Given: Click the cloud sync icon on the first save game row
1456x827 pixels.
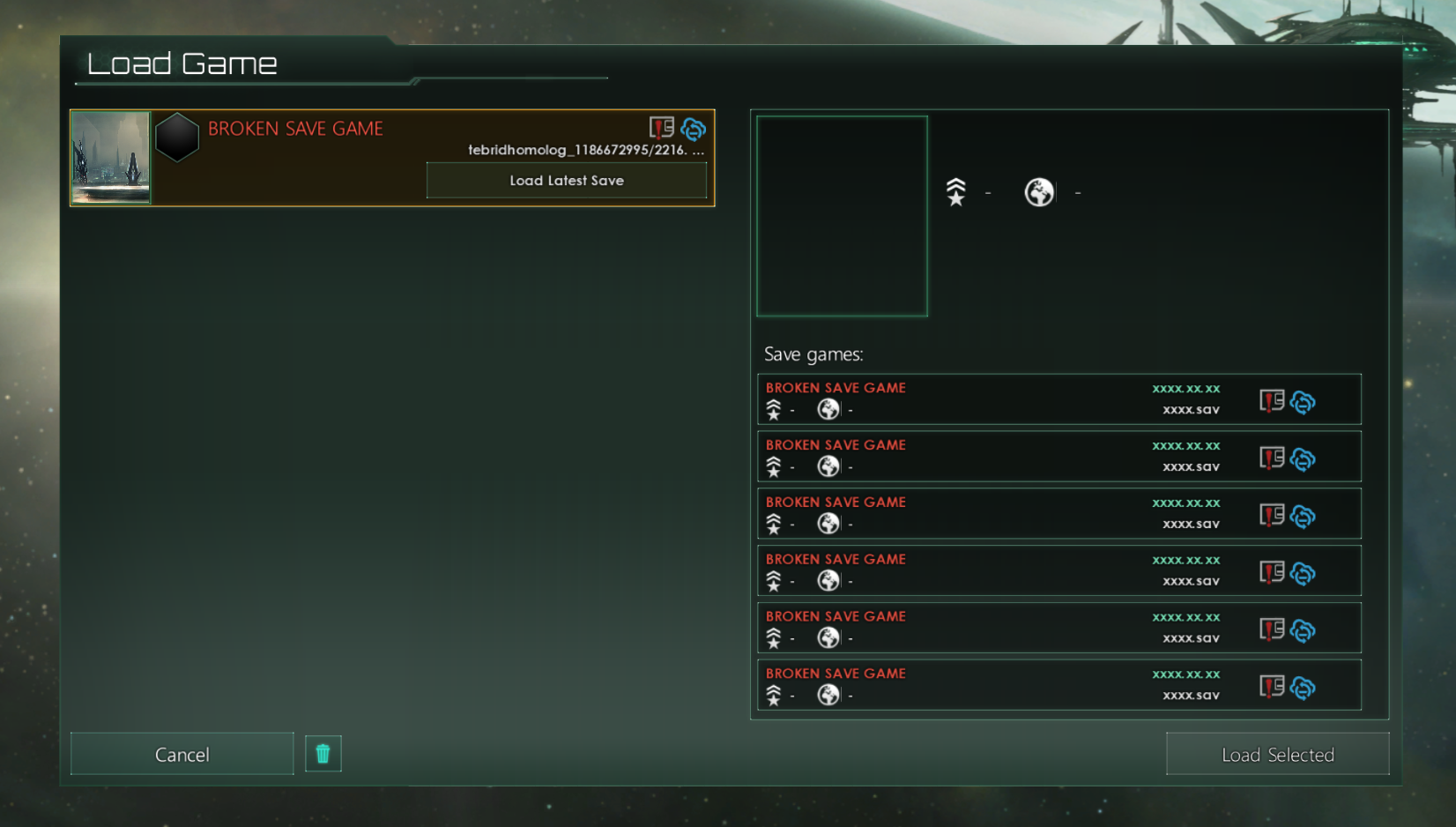Looking at the screenshot, I should click(1304, 402).
